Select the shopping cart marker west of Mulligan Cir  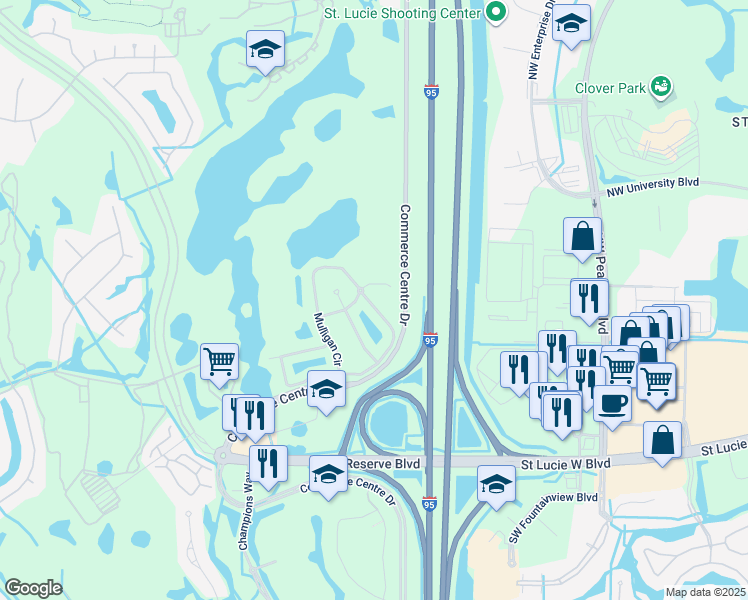tap(219, 361)
